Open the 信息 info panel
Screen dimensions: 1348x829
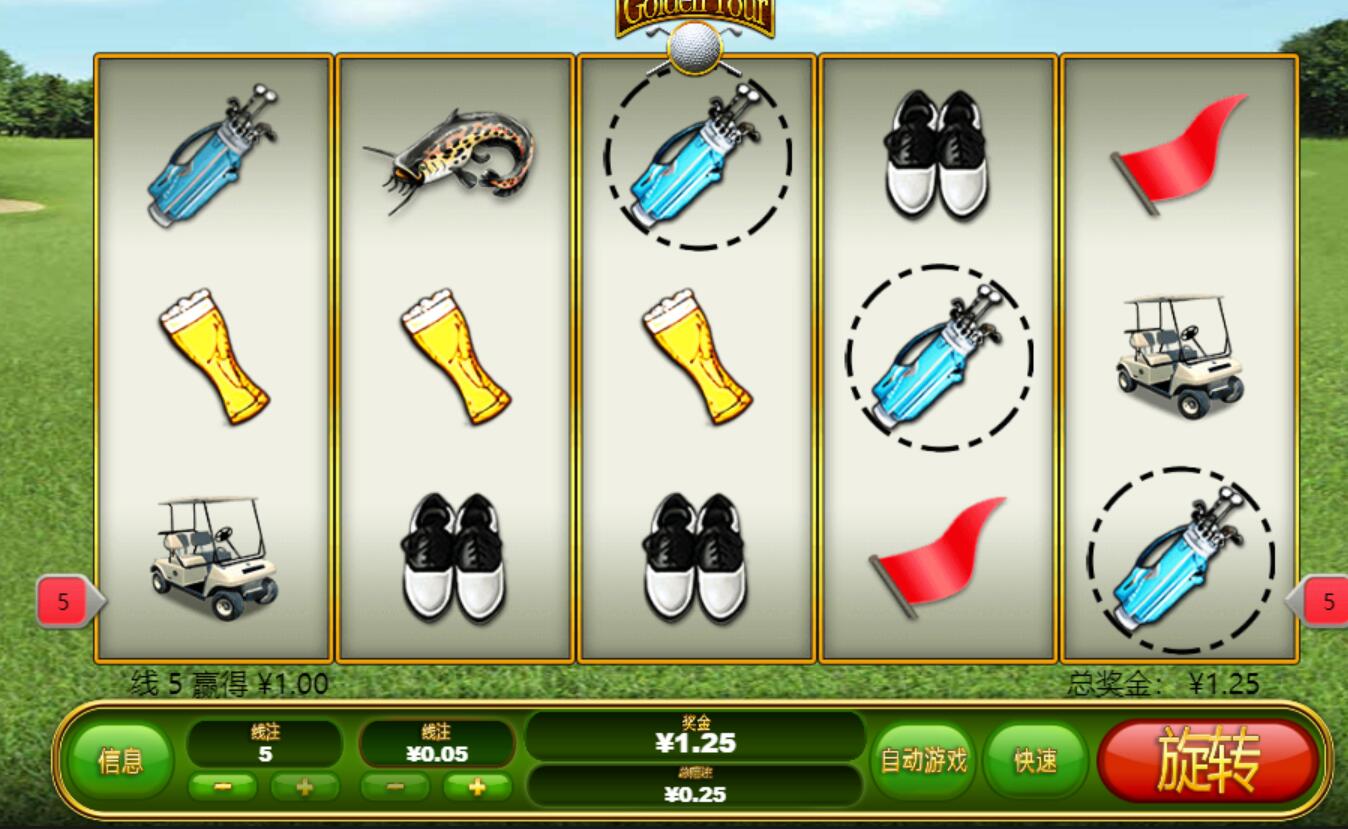120,761
